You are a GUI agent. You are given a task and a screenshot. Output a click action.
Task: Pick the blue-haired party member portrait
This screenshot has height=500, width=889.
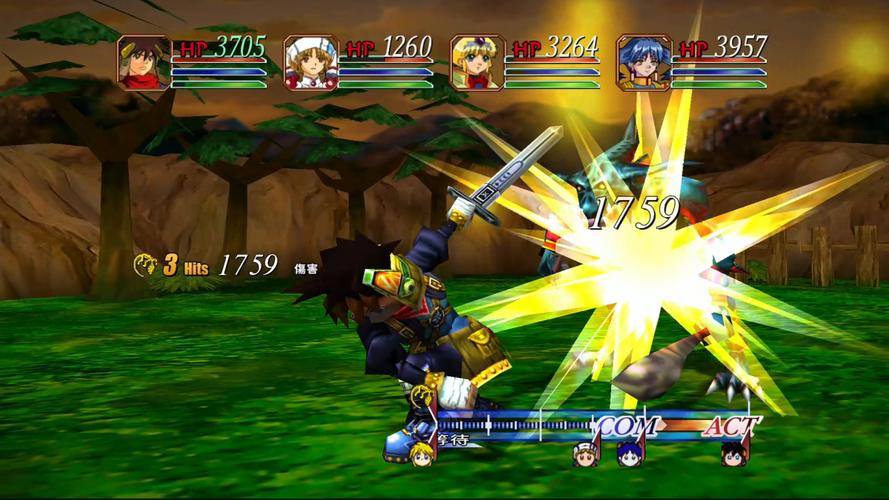click(643, 62)
